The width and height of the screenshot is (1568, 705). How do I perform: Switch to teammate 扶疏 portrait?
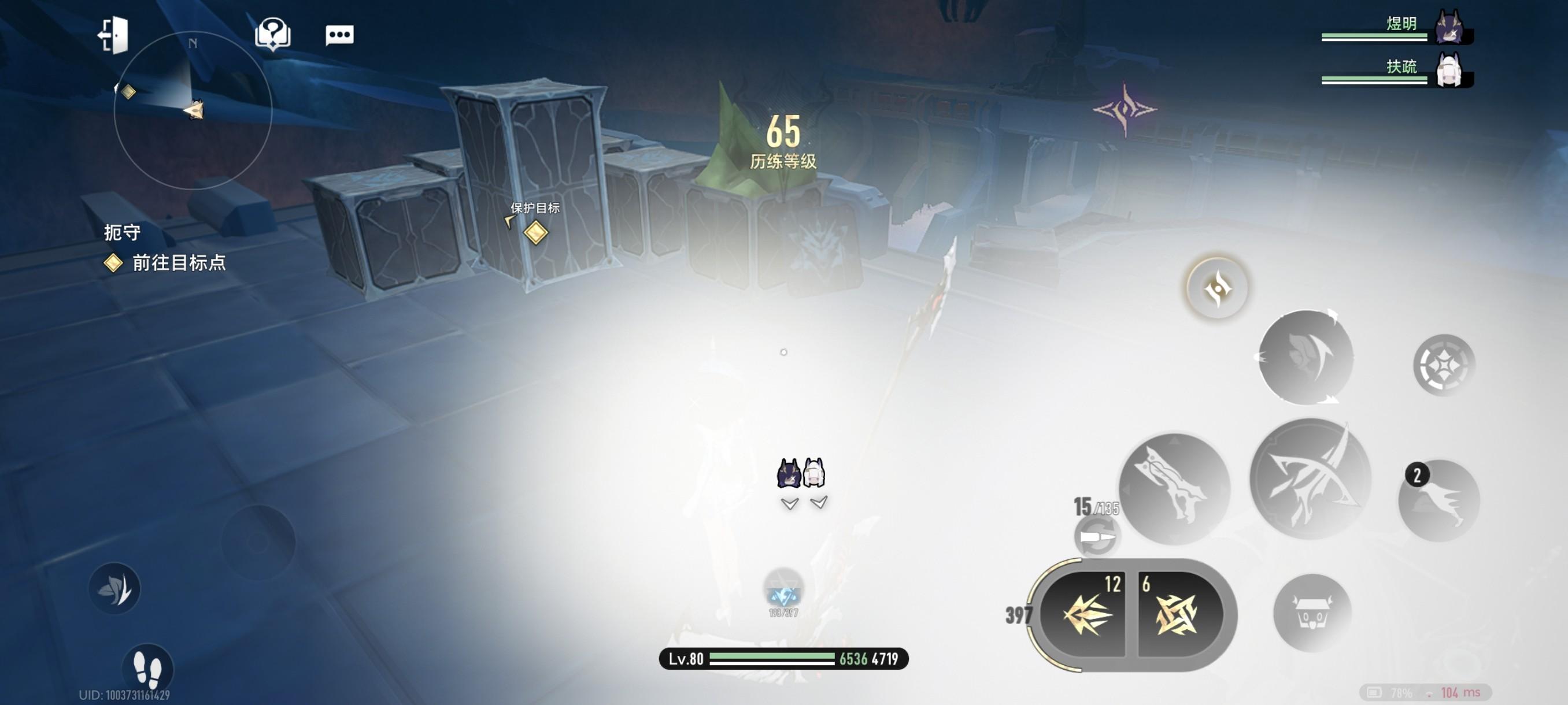(1449, 71)
